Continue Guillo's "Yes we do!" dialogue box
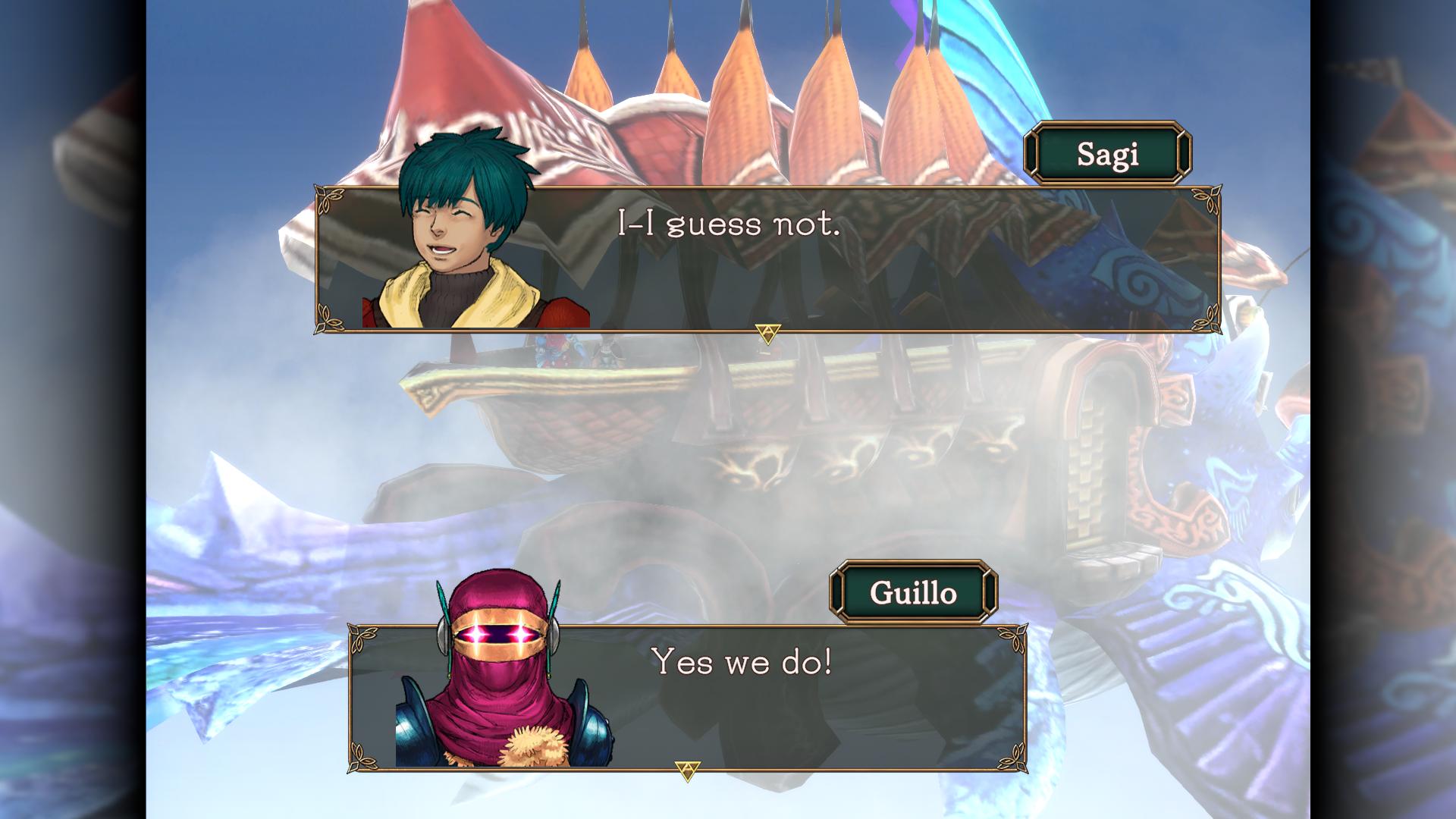Screen dimensions: 1456x819 [687, 696]
